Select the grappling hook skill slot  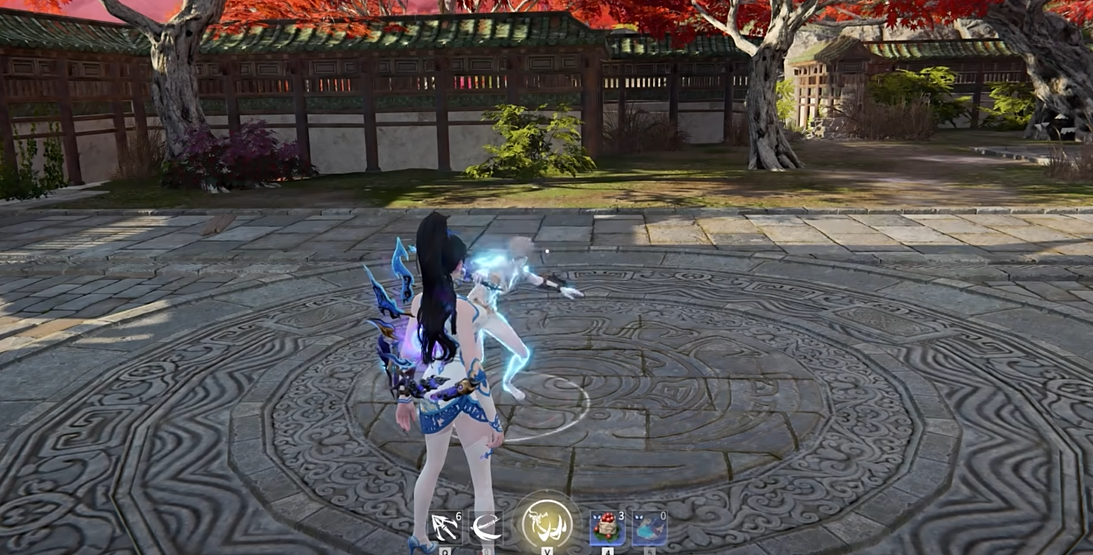444,527
